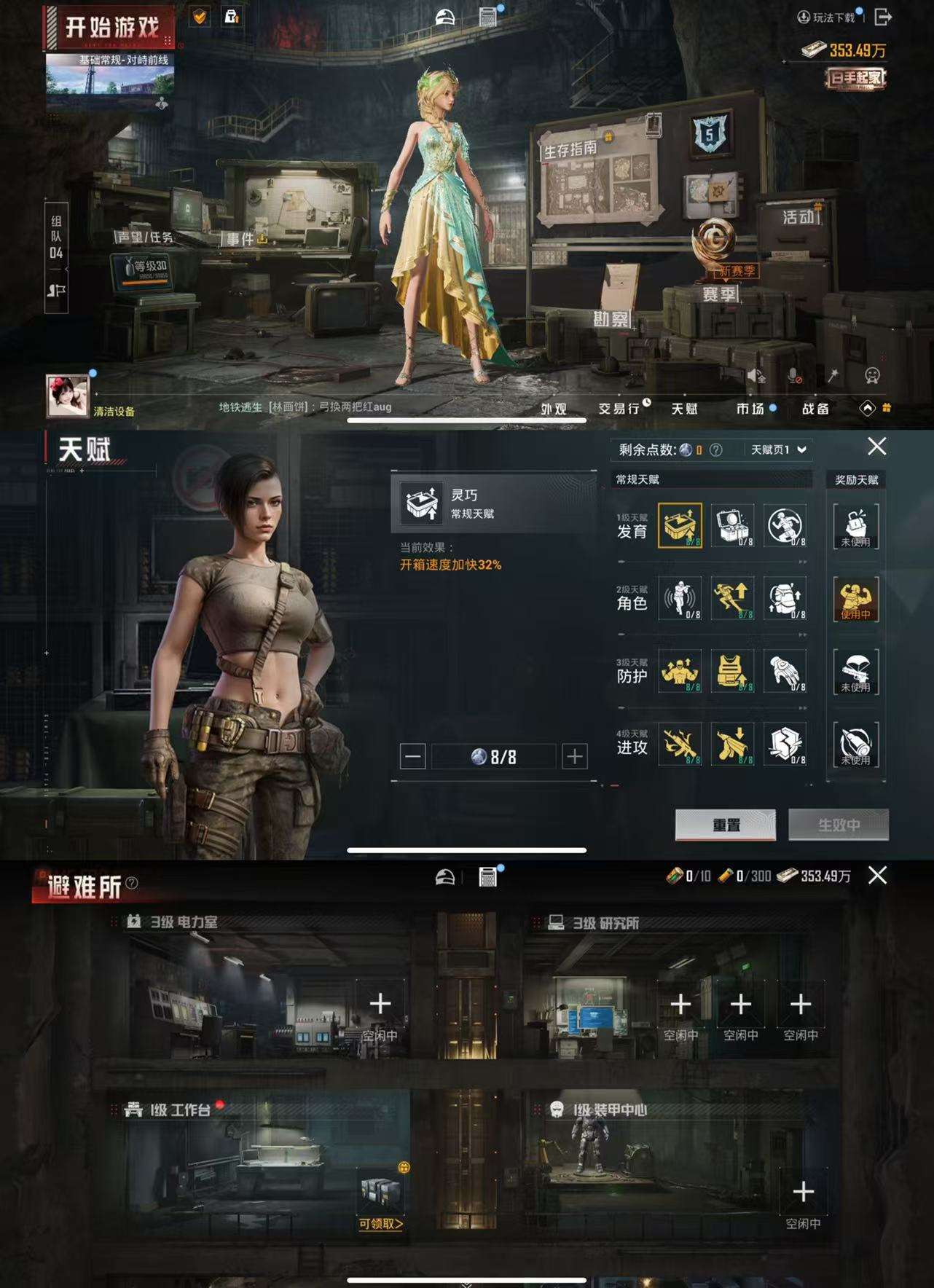Close the 天赋 talent screen
The image size is (934, 1288).
click(877, 447)
